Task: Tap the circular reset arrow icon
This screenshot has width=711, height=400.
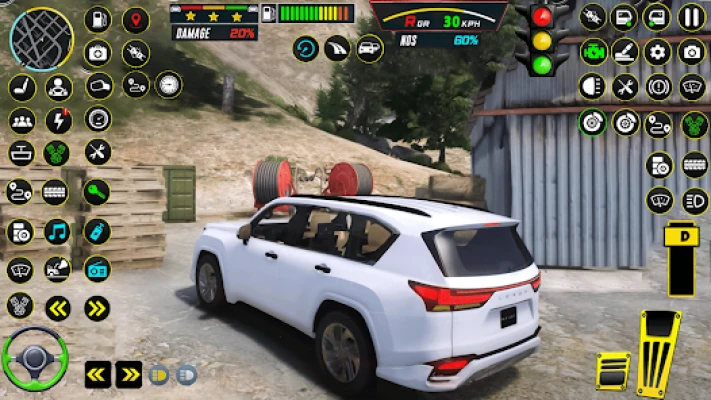Action: point(306,48)
